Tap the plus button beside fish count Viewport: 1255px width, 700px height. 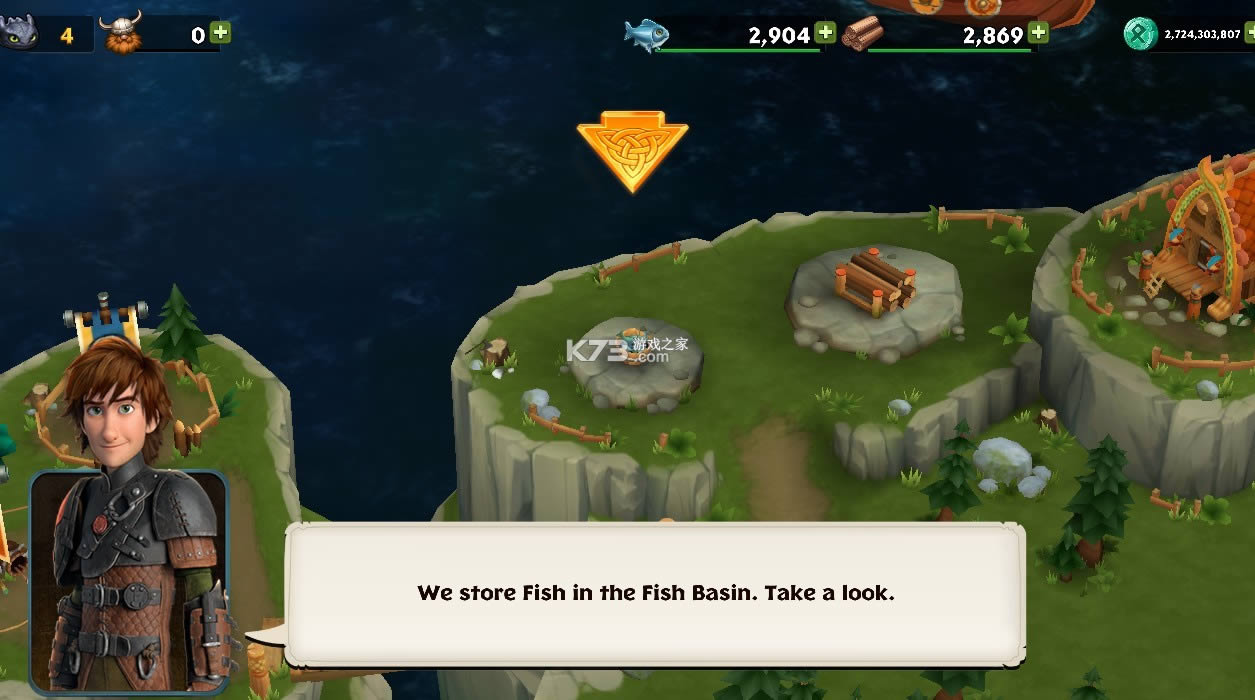point(825,33)
